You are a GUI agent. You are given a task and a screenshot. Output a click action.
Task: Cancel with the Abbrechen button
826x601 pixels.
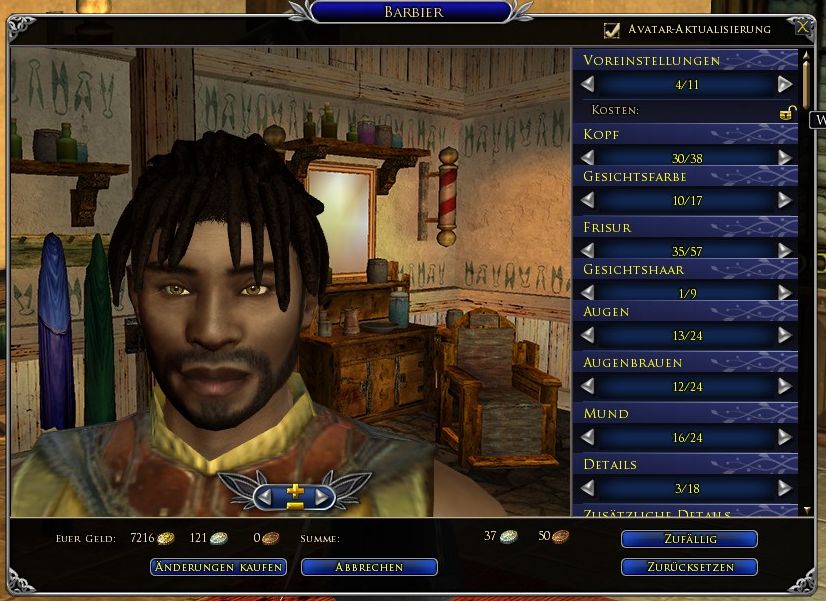[369, 567]
